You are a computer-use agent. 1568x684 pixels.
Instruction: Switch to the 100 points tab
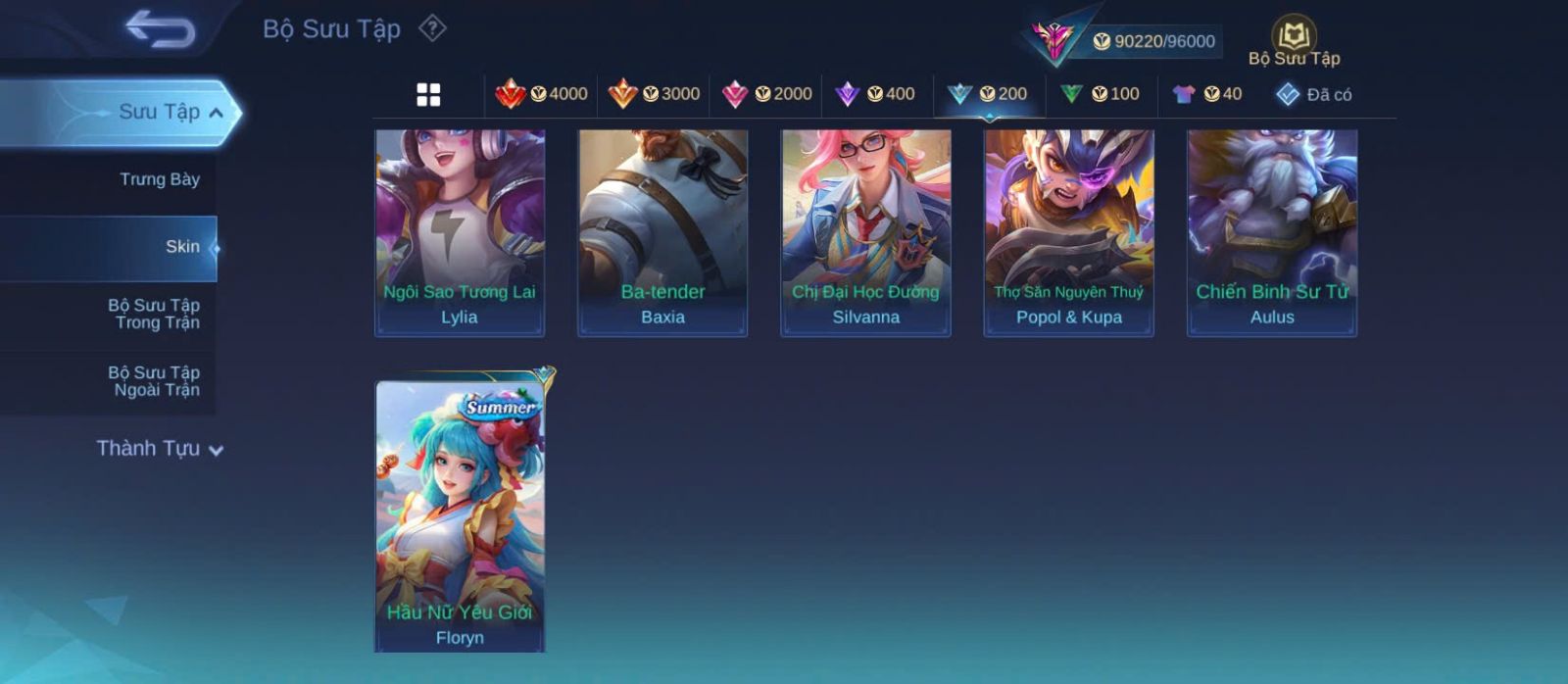[x=1100, y=94]
